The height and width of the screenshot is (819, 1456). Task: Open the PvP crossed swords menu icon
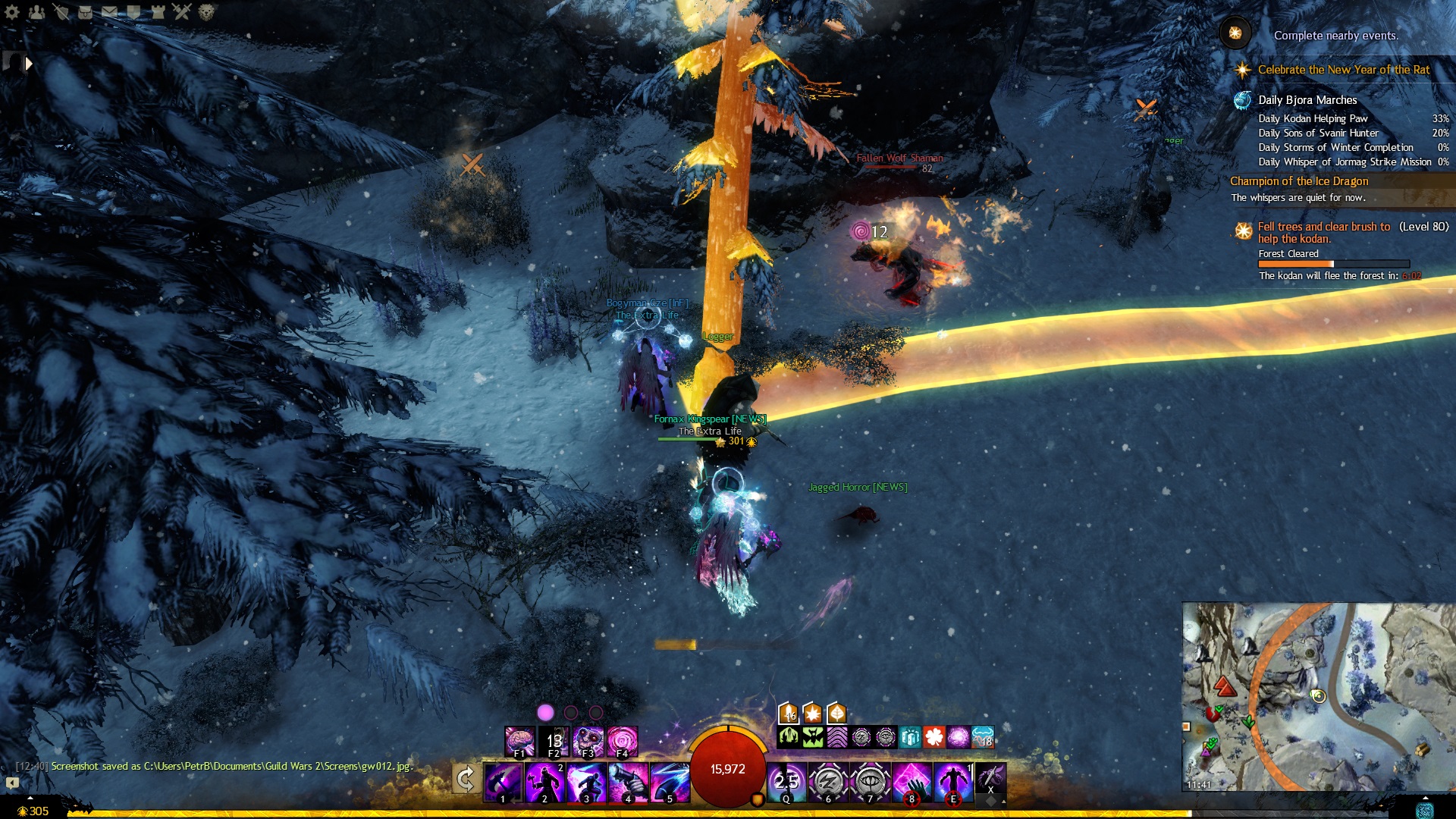[182, 11]
